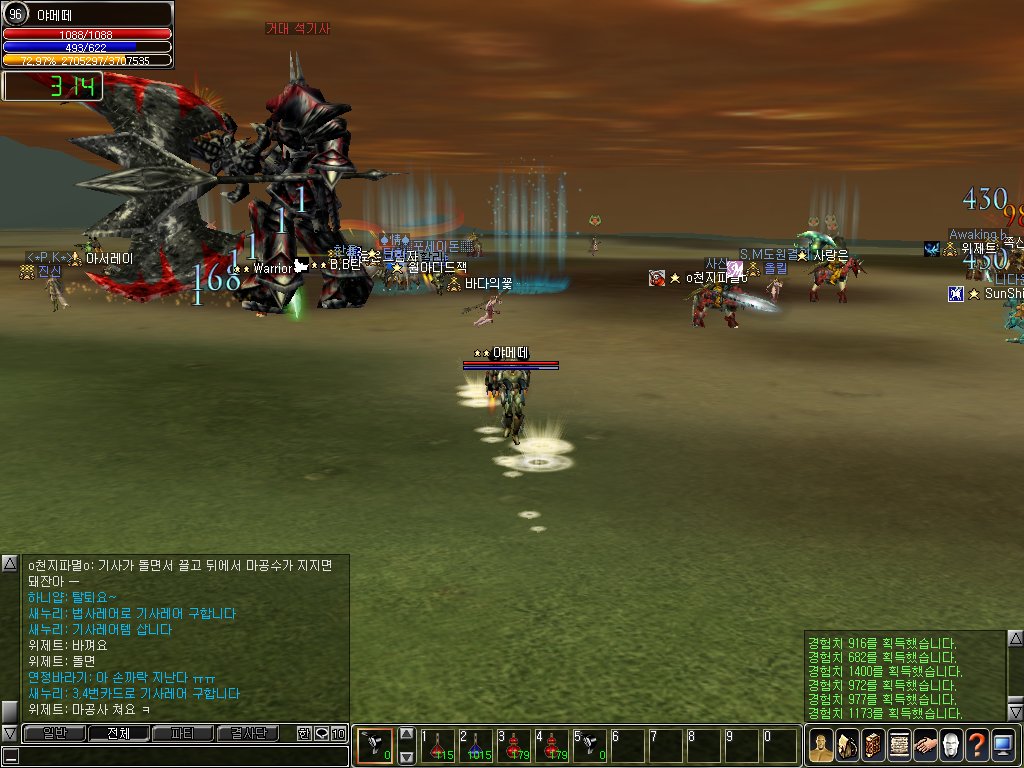Switch to the 결사단 chat tab
The height and width of the screenshot is (768, 1024).
(248, 734)
